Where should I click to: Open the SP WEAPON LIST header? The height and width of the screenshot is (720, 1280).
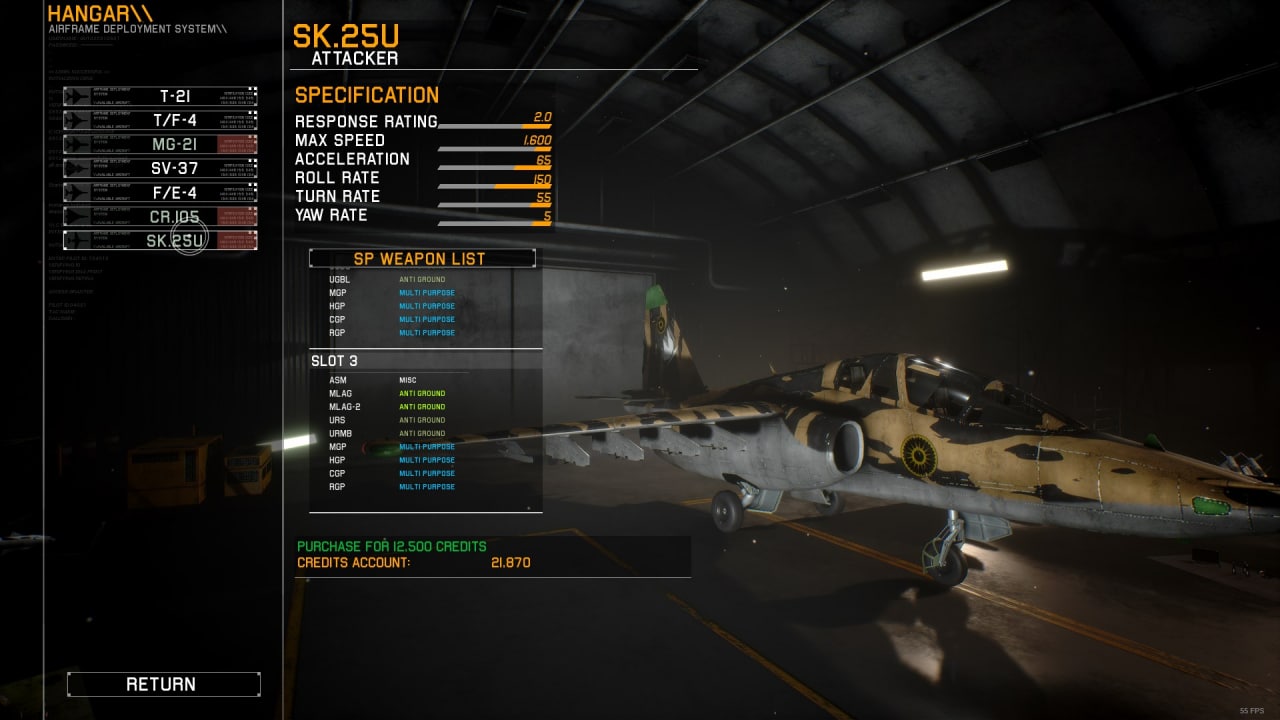point(422,258)
